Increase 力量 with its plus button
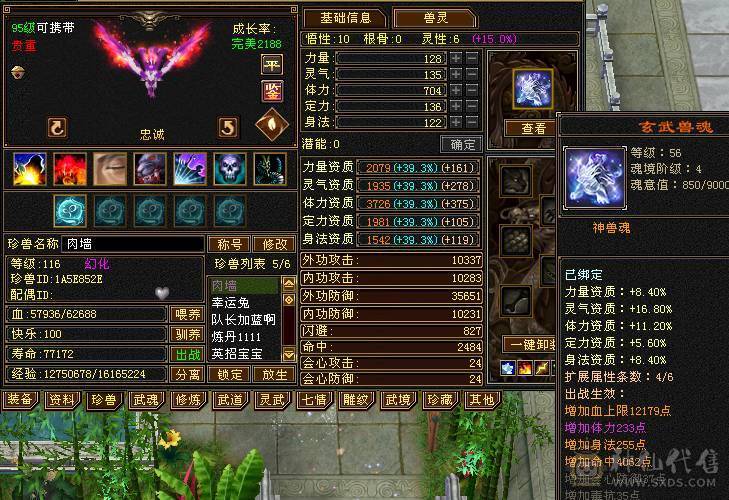Image resolution: width=729 pixels, height=500 pixels. [456, 59]
